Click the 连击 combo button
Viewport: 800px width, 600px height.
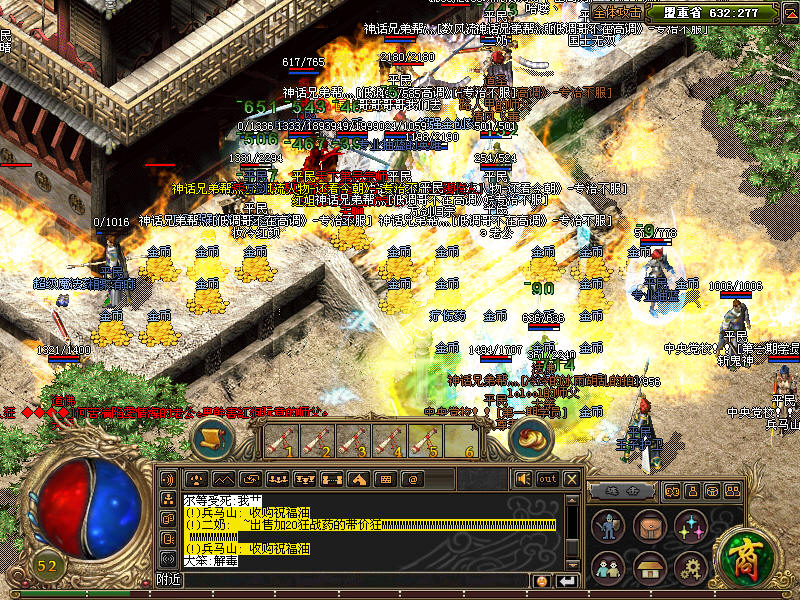coord(622,490)
